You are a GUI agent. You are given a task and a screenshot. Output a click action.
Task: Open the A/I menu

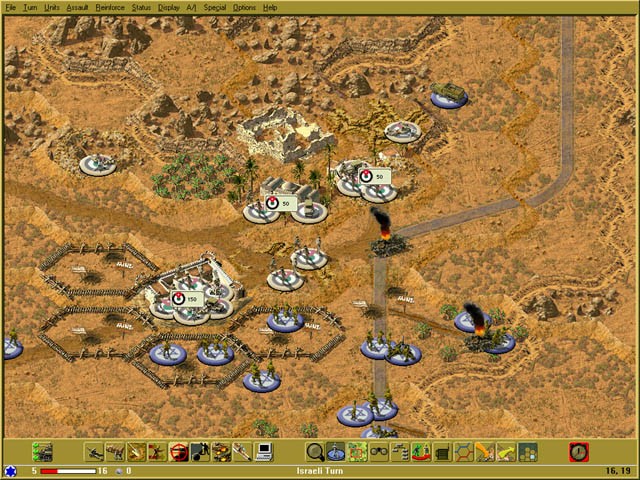click(192, 7)
